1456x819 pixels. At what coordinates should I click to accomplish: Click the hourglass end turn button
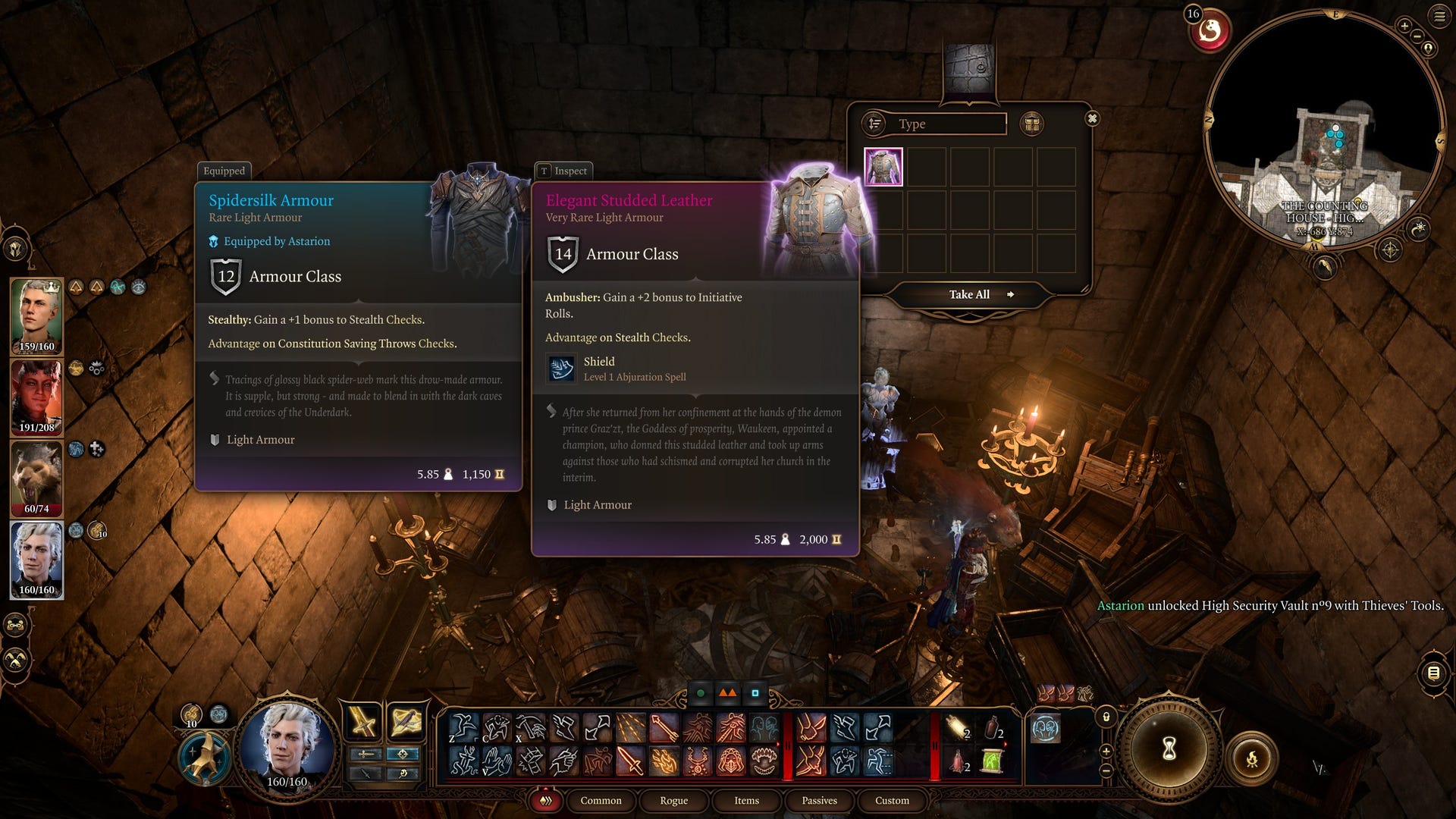(1169, 749)
